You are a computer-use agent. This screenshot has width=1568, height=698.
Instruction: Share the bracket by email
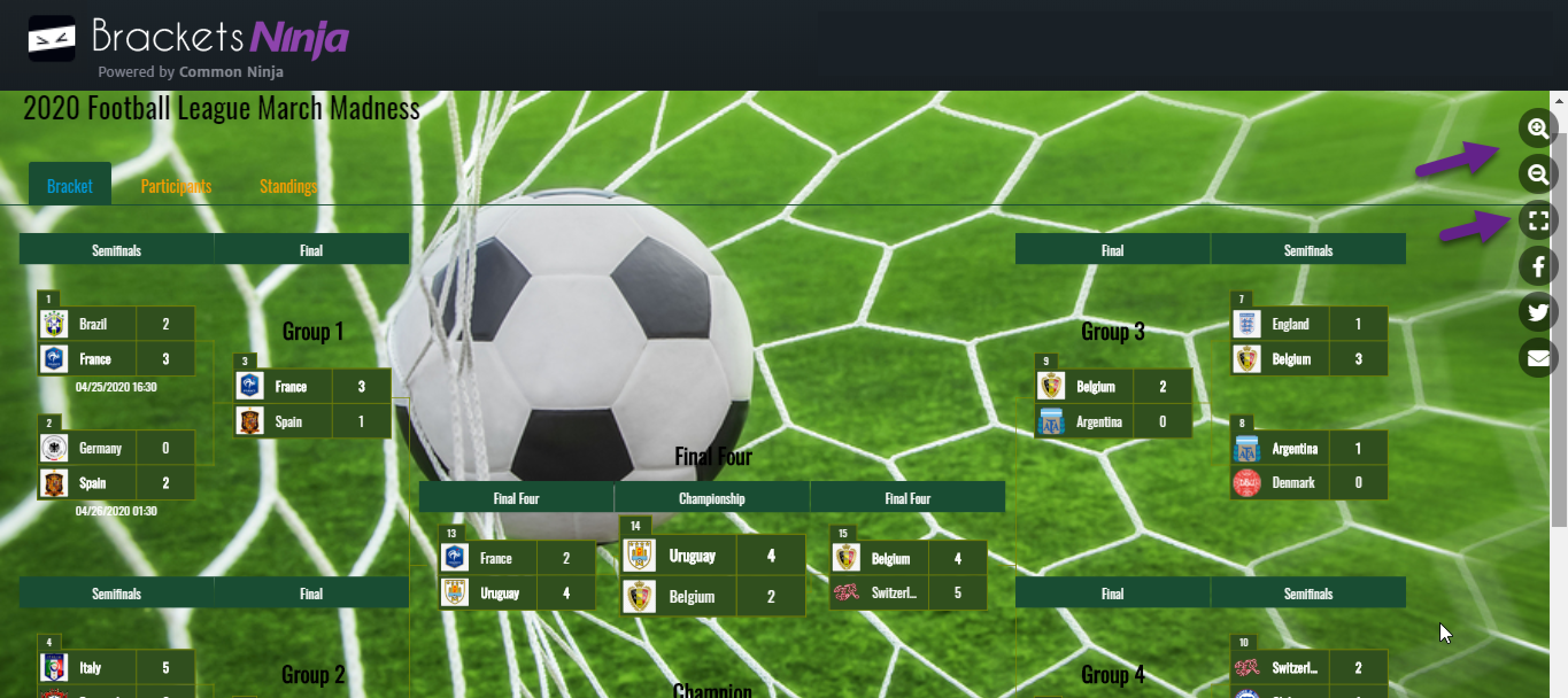click(1537, 358)
